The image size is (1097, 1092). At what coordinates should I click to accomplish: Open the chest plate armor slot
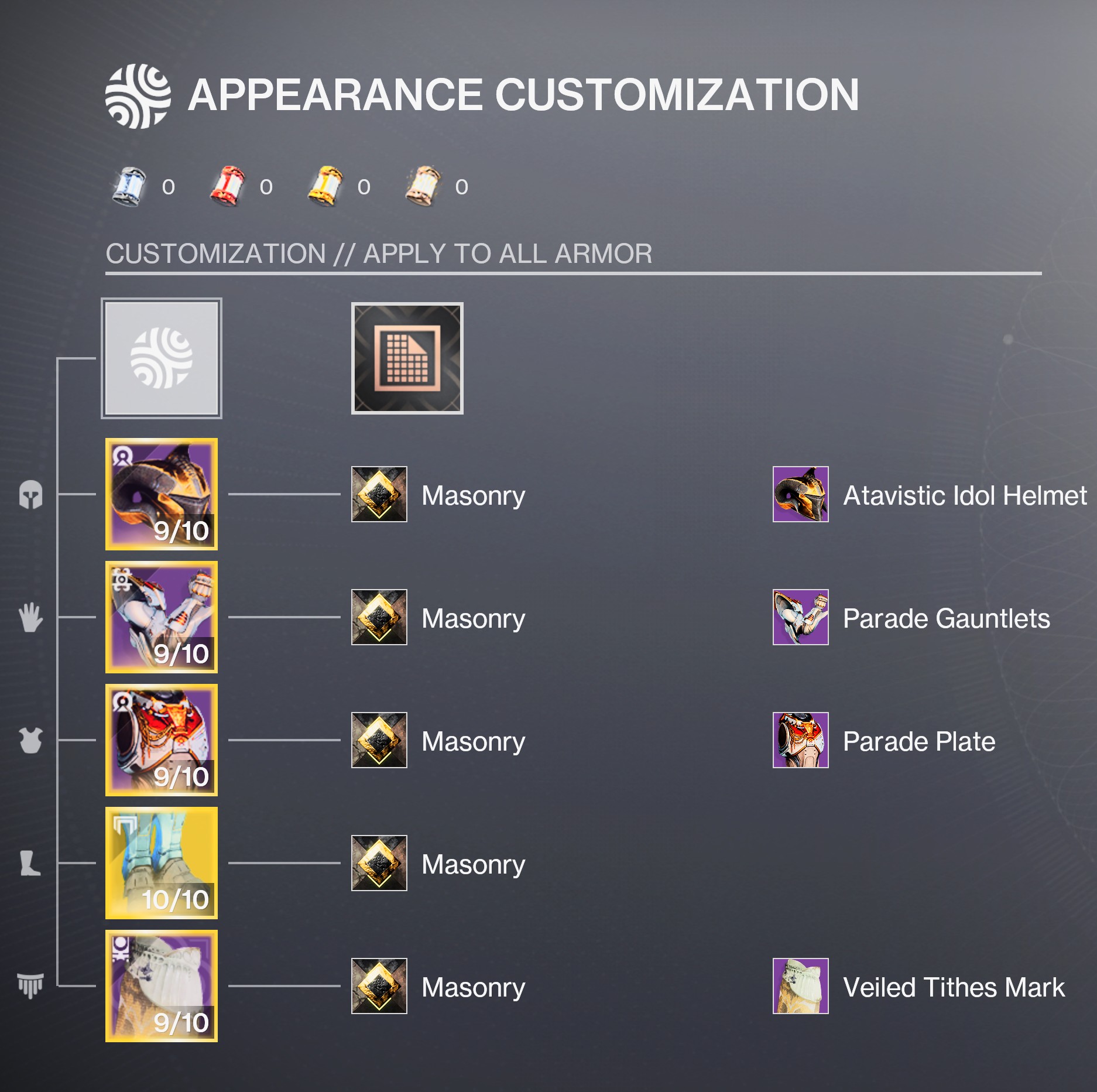162,740
